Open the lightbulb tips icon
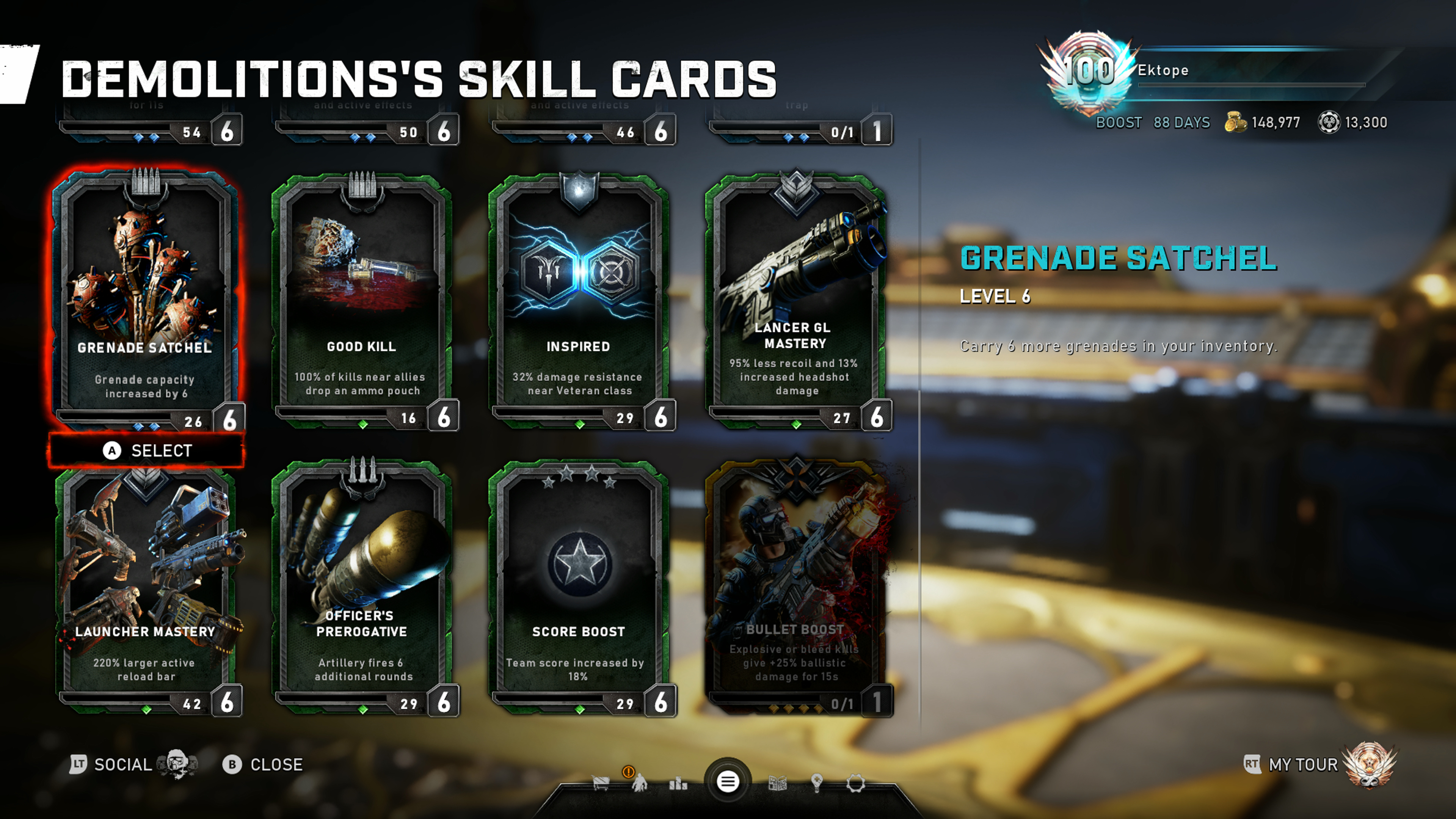The image size is (1456, 819). tap(816, 783)
